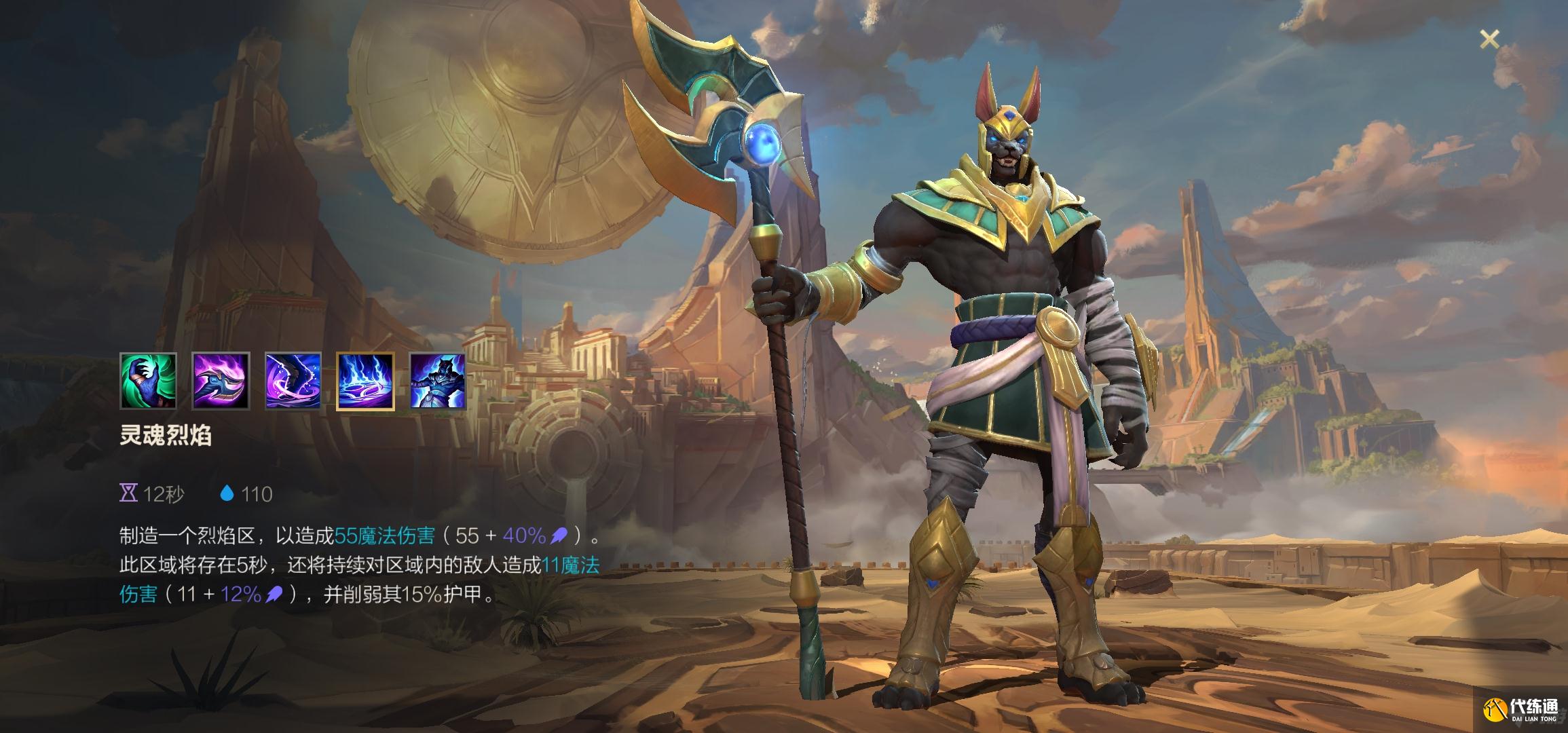
Task: Select the green hand passive ability icon
Action: click(x=148, y=381)
